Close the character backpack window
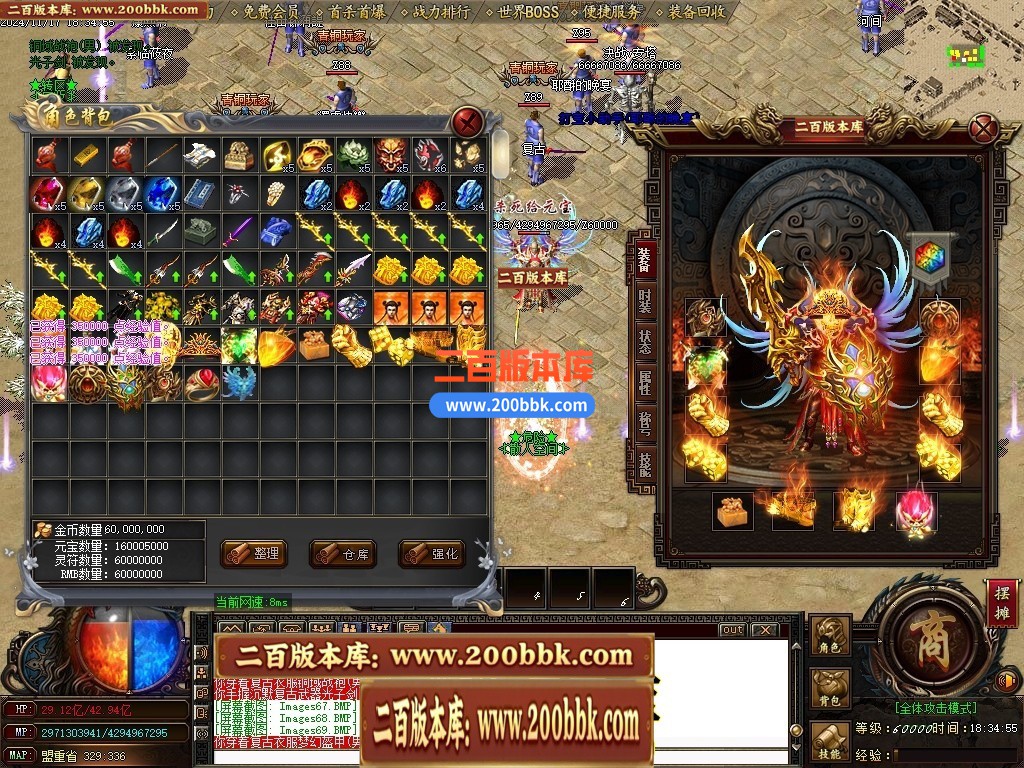This screenshot has height=768, width=1024. (x=468, y=121)
